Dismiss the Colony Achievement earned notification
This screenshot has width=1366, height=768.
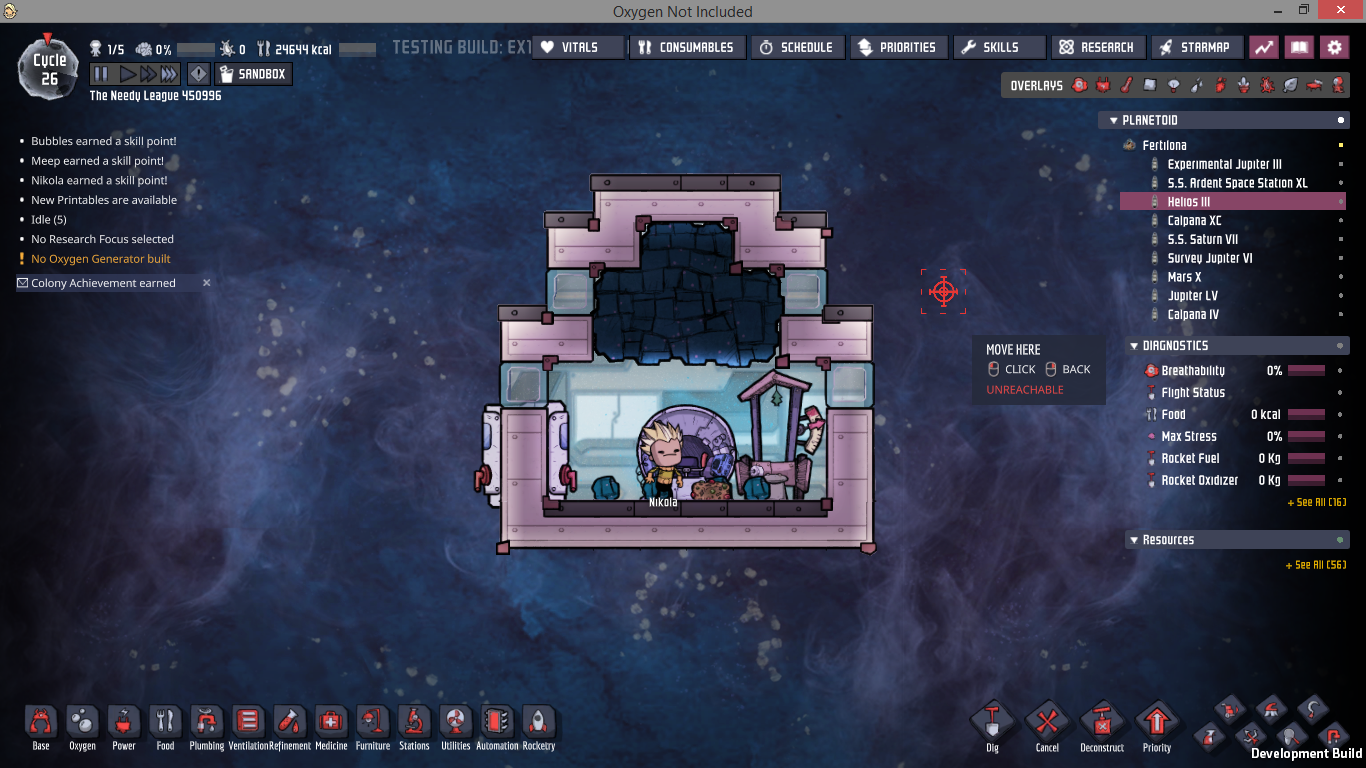(x=207, y=283)
